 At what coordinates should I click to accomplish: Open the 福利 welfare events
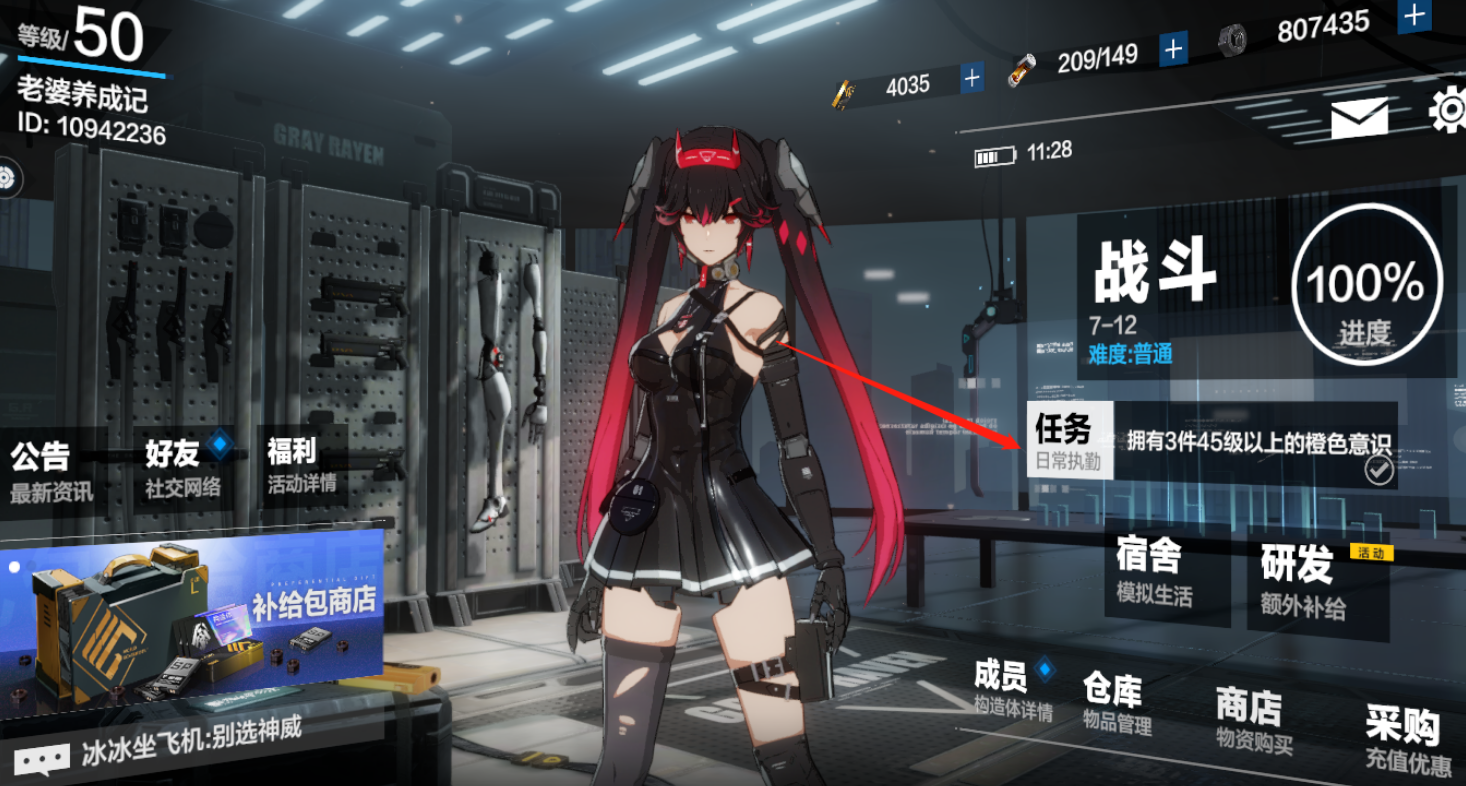299,464
